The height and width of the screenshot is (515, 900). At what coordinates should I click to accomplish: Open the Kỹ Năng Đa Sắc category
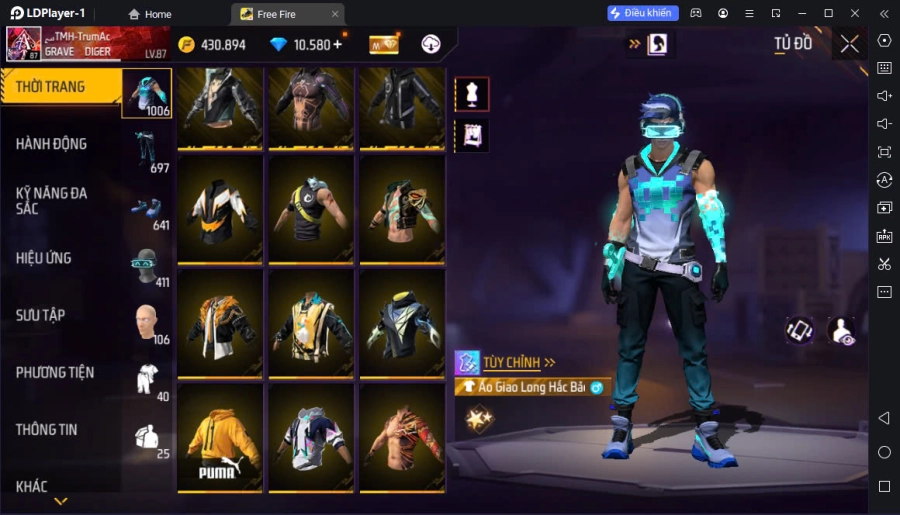pyautogui.click(x=62, y=200)
